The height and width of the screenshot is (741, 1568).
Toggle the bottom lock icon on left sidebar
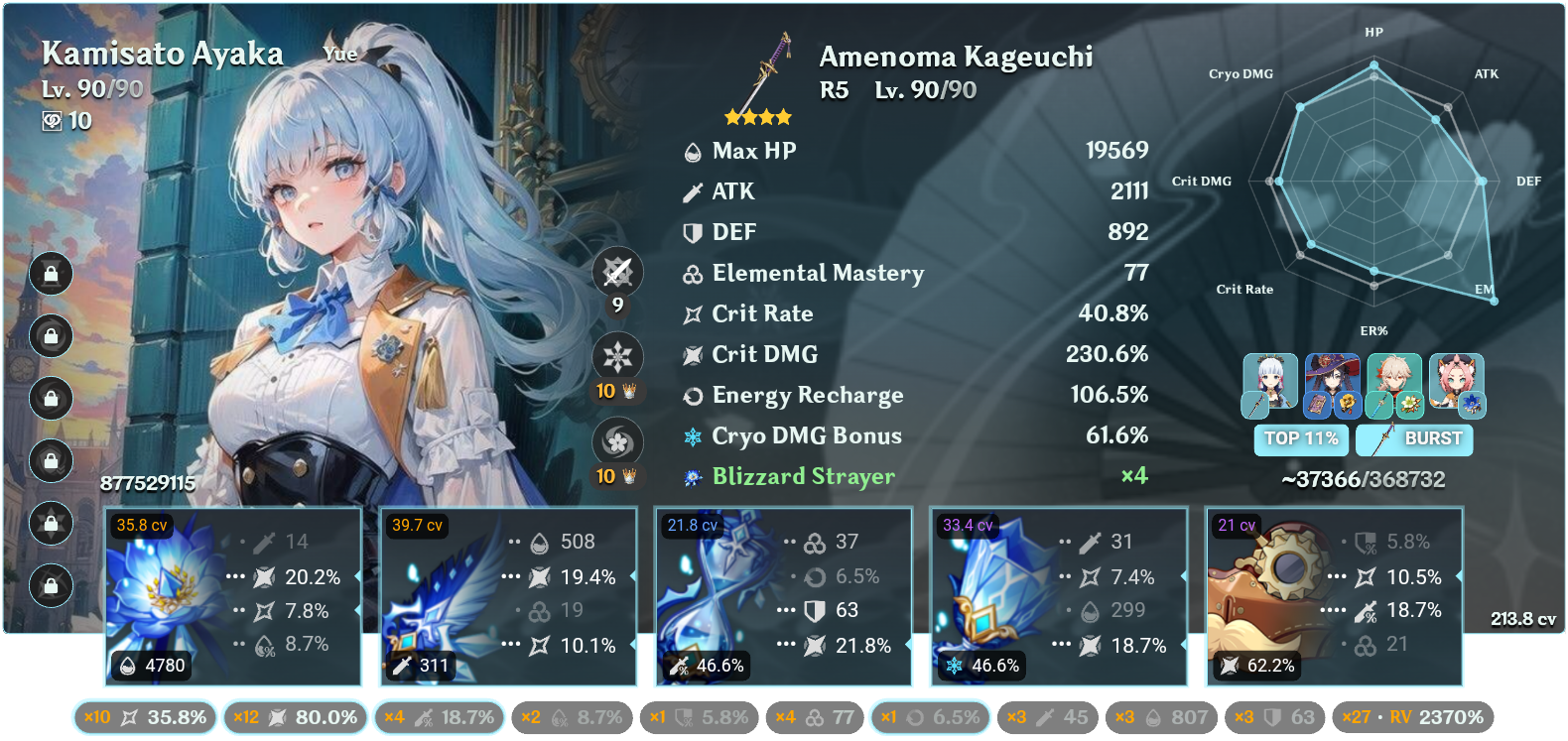pyautogui.click(x=50, y=587)
